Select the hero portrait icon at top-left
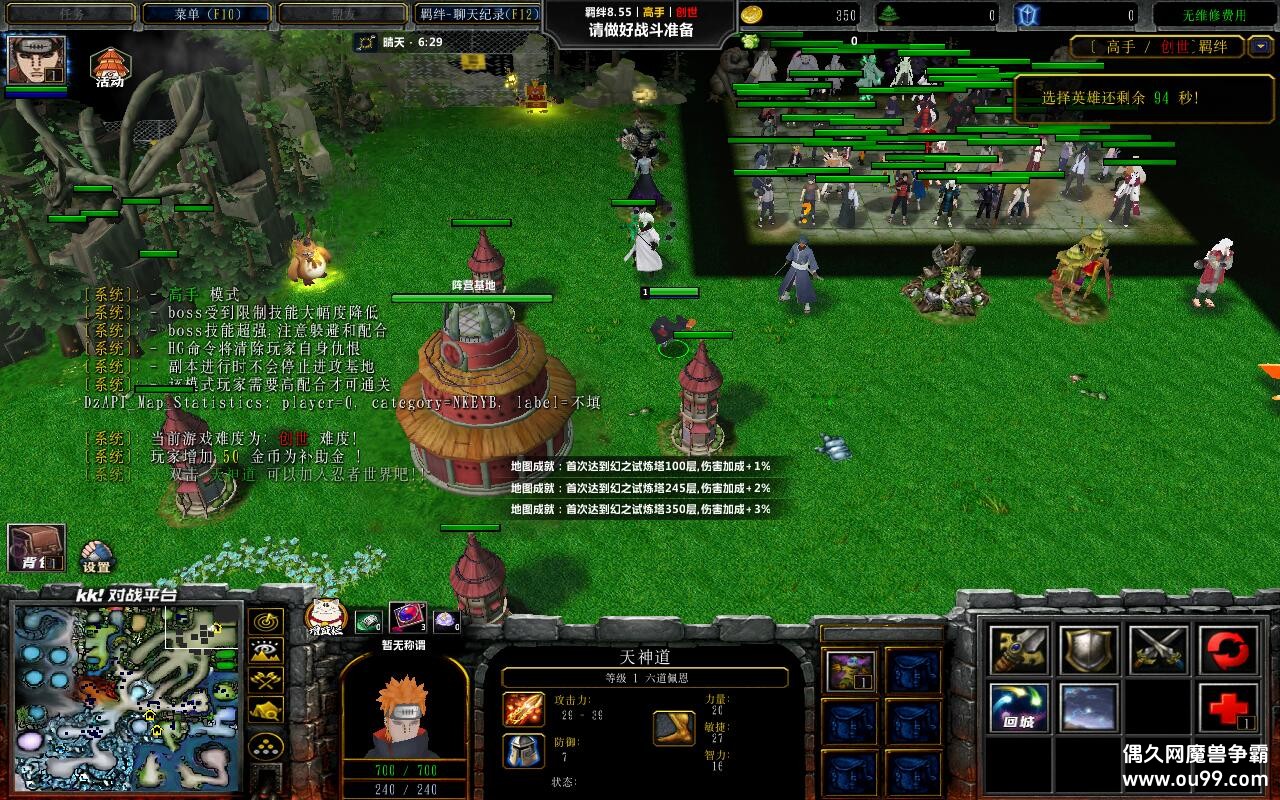 point(37,60)
